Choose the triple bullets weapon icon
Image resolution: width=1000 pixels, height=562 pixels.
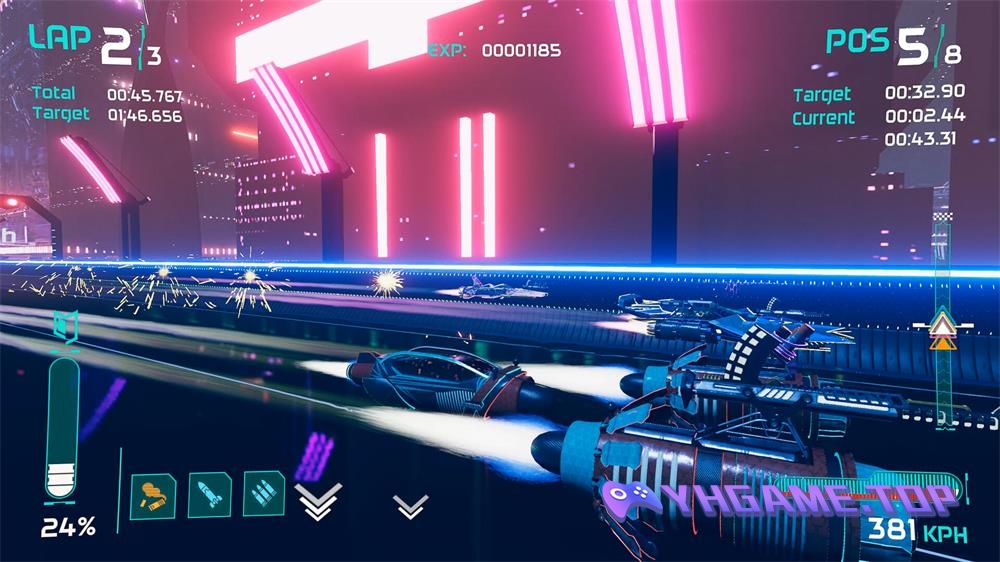pos(264,492)
